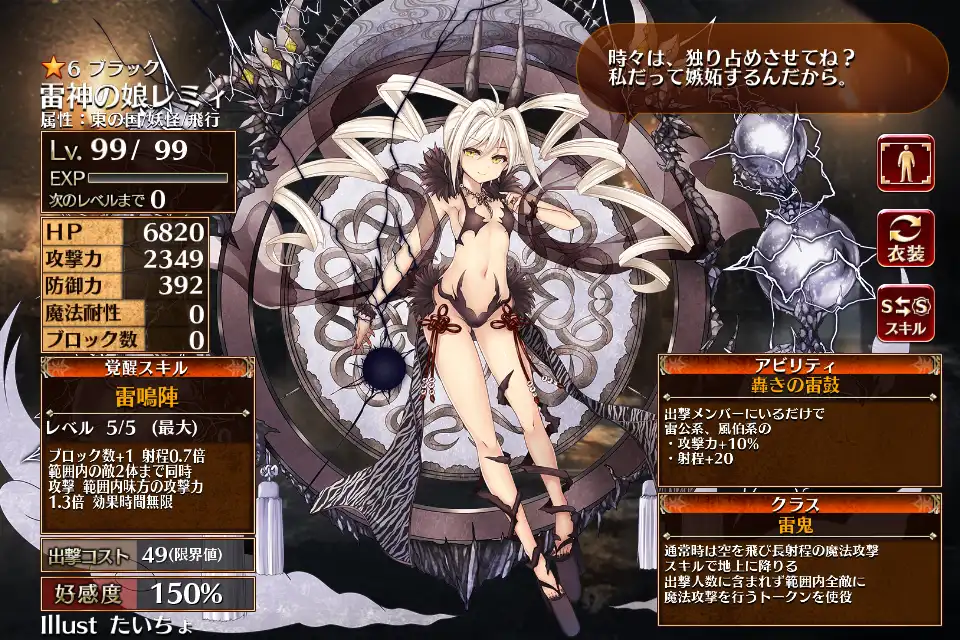Open the character silhouette view button

[905, 163]
